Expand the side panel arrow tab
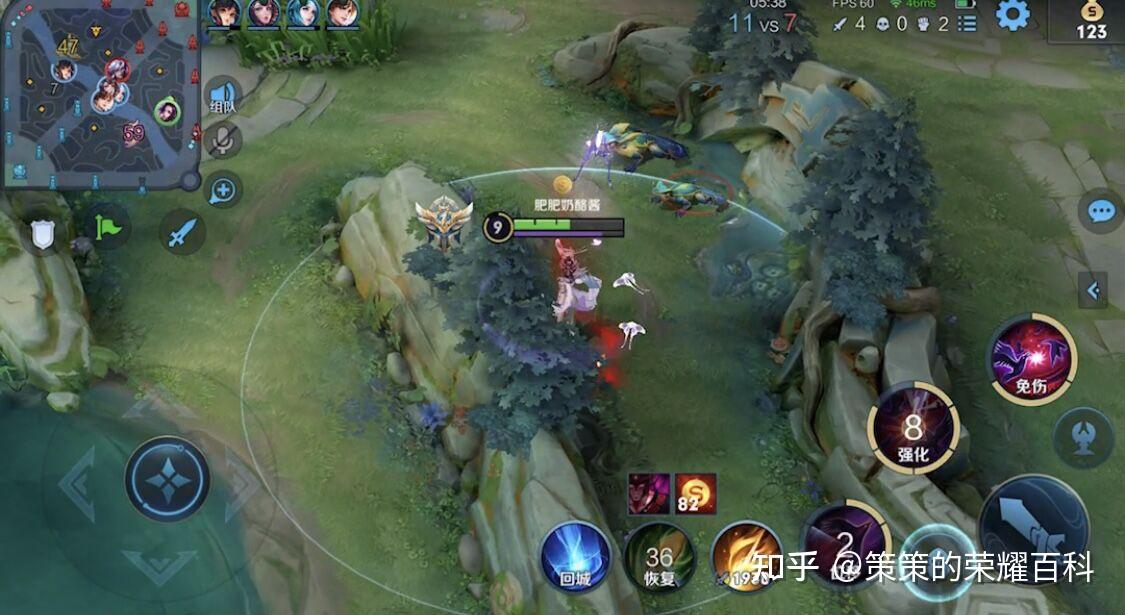The image size is (1125, 615). (x=1093, y=290)
